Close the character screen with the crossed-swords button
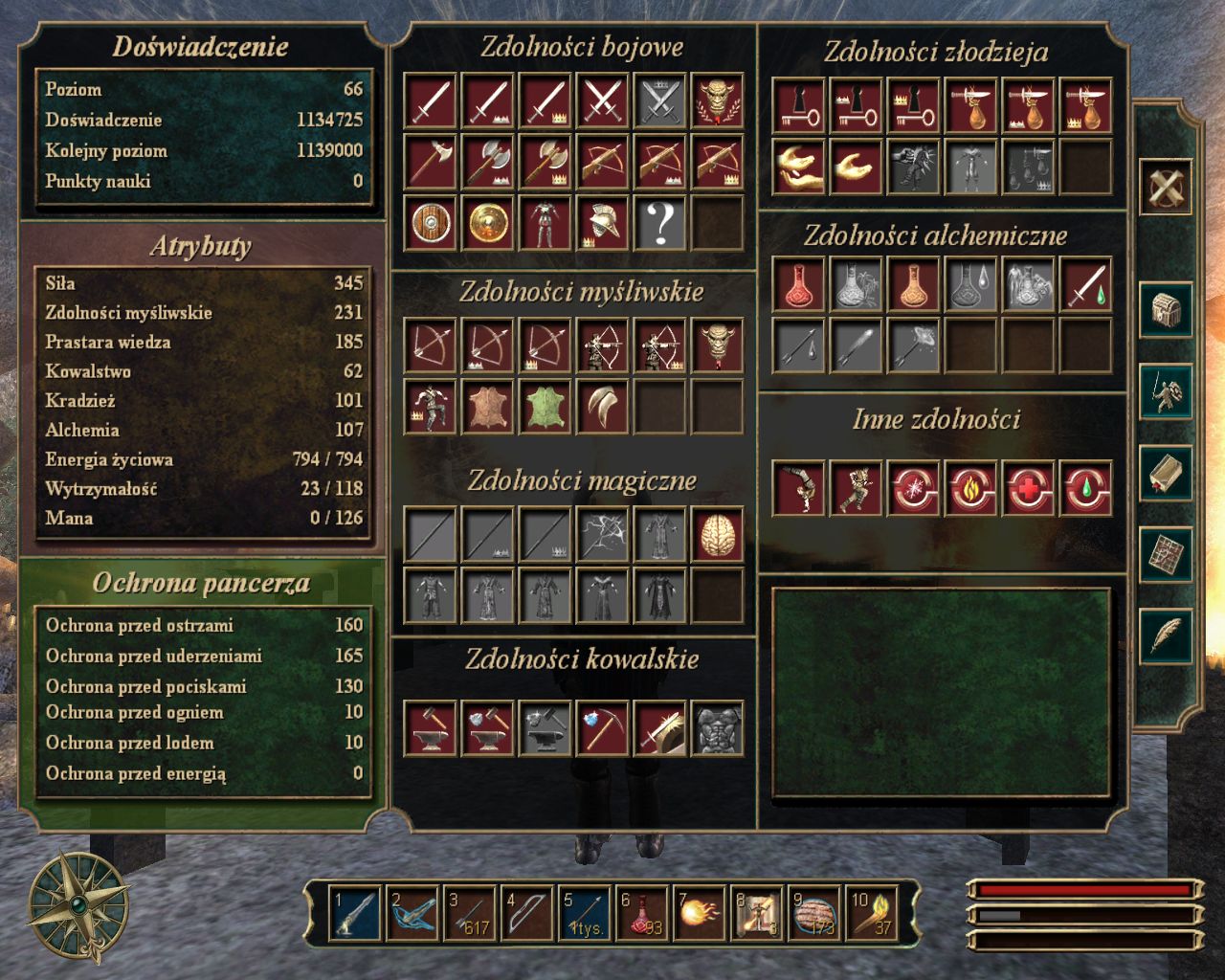 tap(1165, 186)
